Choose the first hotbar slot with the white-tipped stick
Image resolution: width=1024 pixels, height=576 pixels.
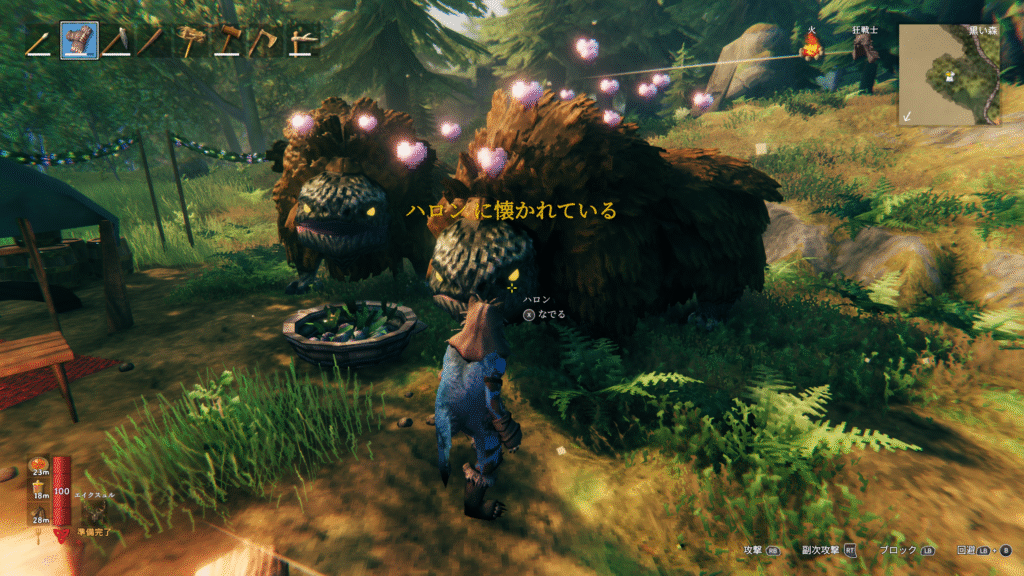(x=42, y=40)
